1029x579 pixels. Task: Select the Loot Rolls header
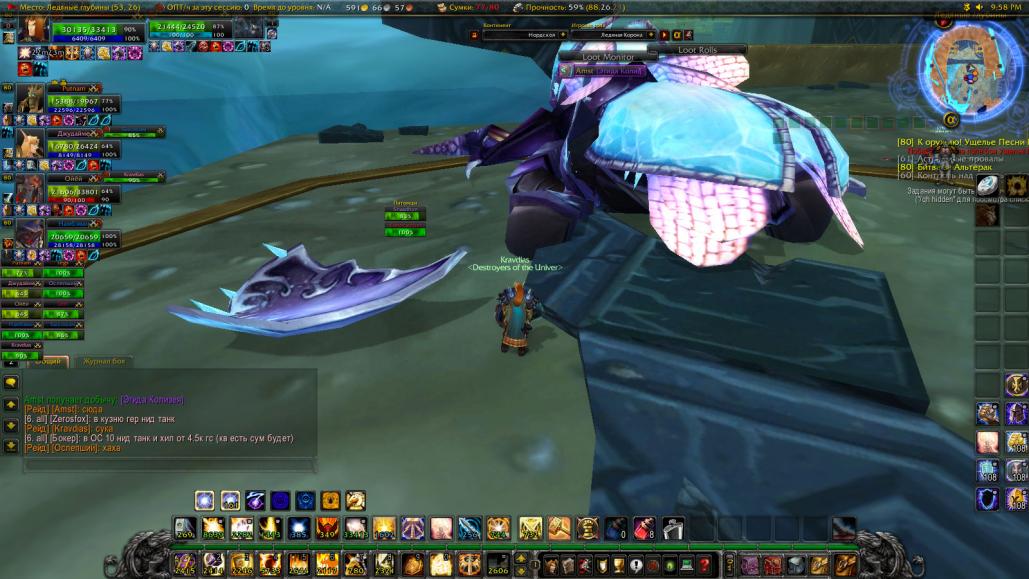point(697,49)
